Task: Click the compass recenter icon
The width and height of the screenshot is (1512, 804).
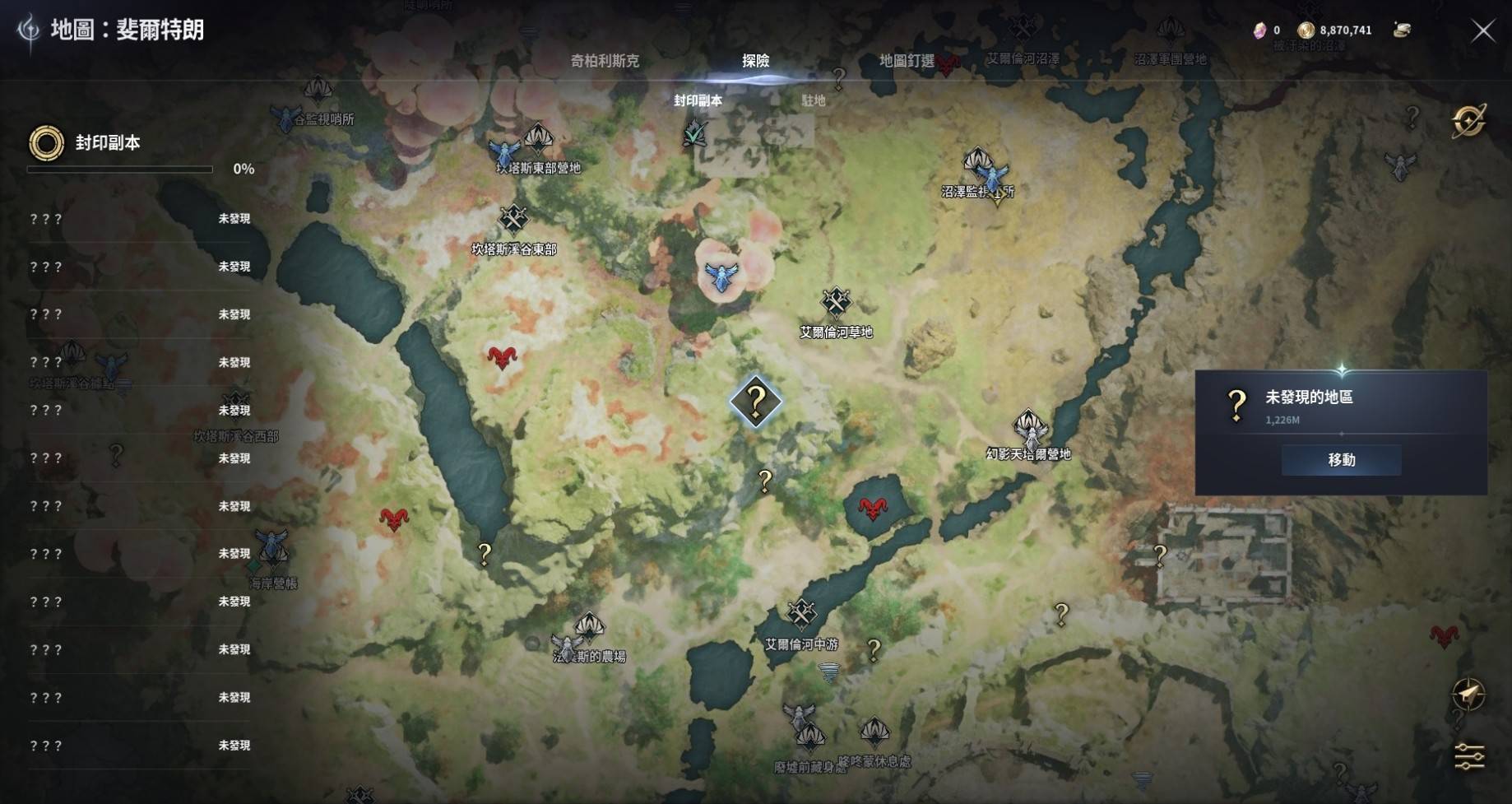Action: 1468,695
